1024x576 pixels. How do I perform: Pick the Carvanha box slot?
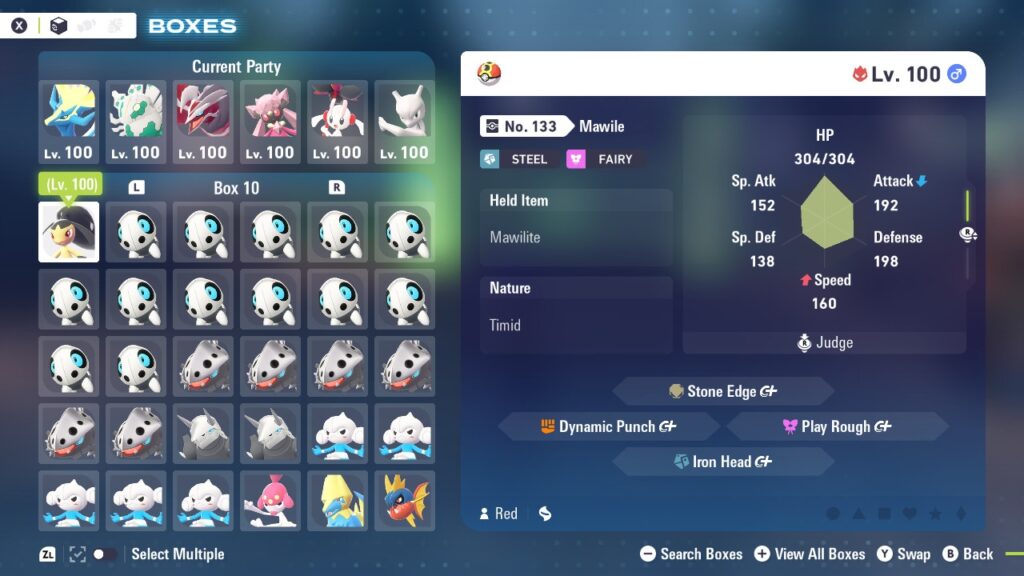404,500
